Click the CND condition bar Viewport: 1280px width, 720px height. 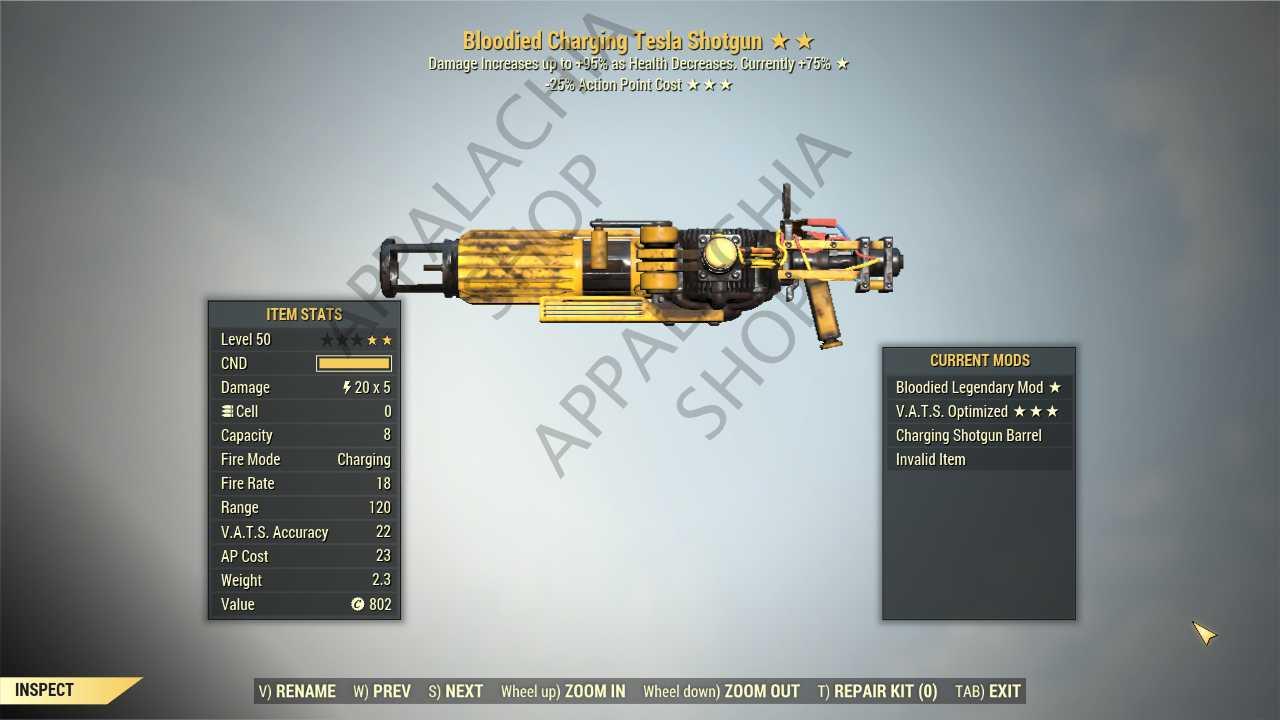point(354,363)
